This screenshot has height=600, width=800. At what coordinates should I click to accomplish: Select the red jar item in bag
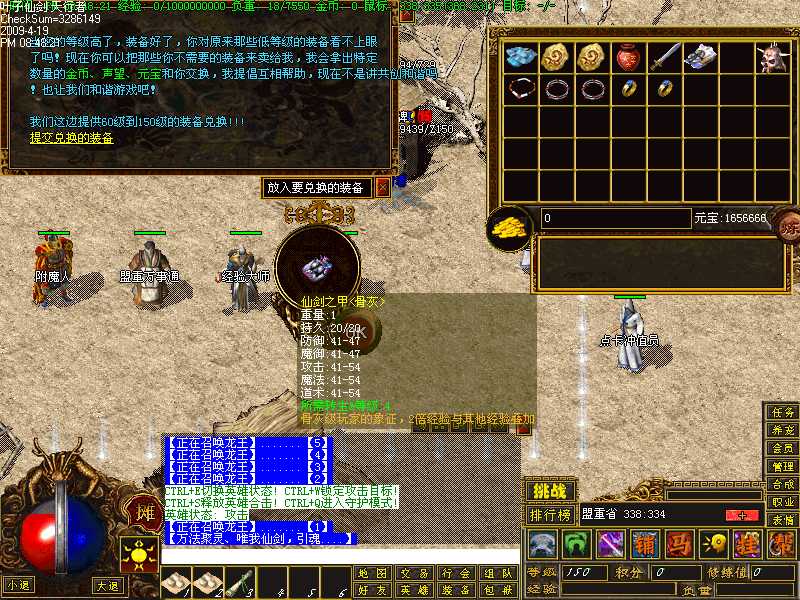627,56
